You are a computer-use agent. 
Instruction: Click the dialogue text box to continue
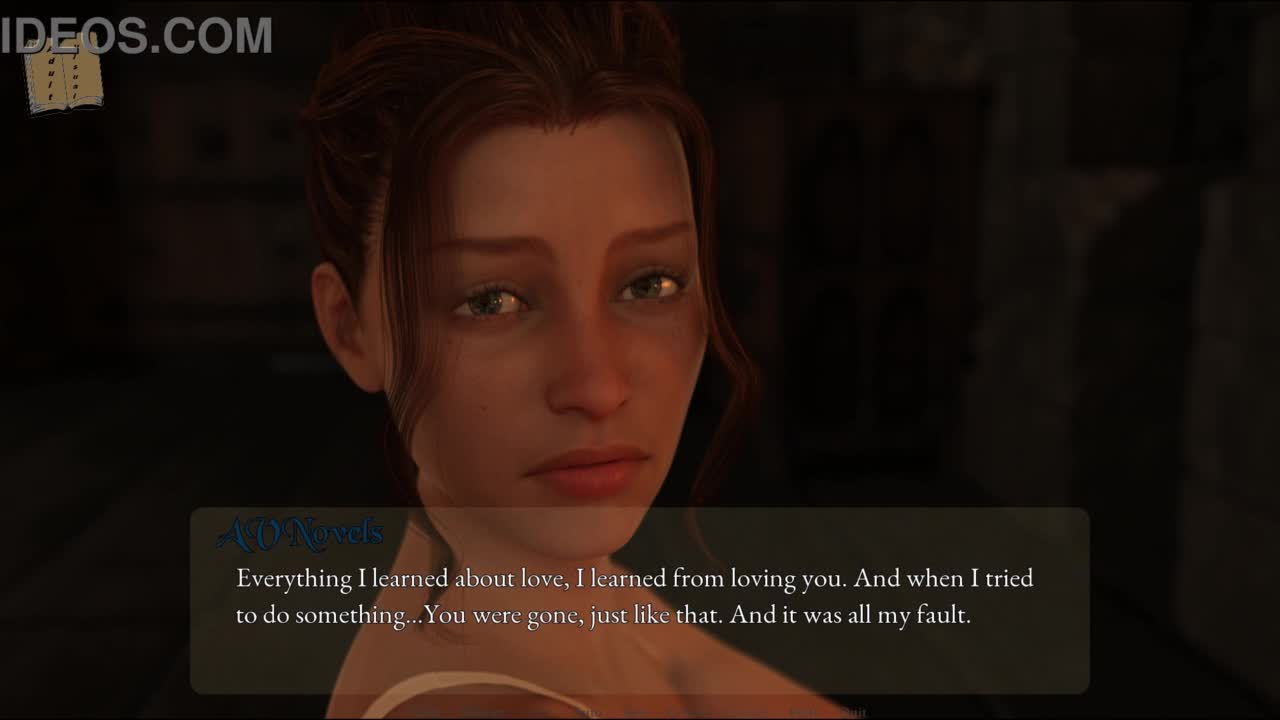pos(639,600)
